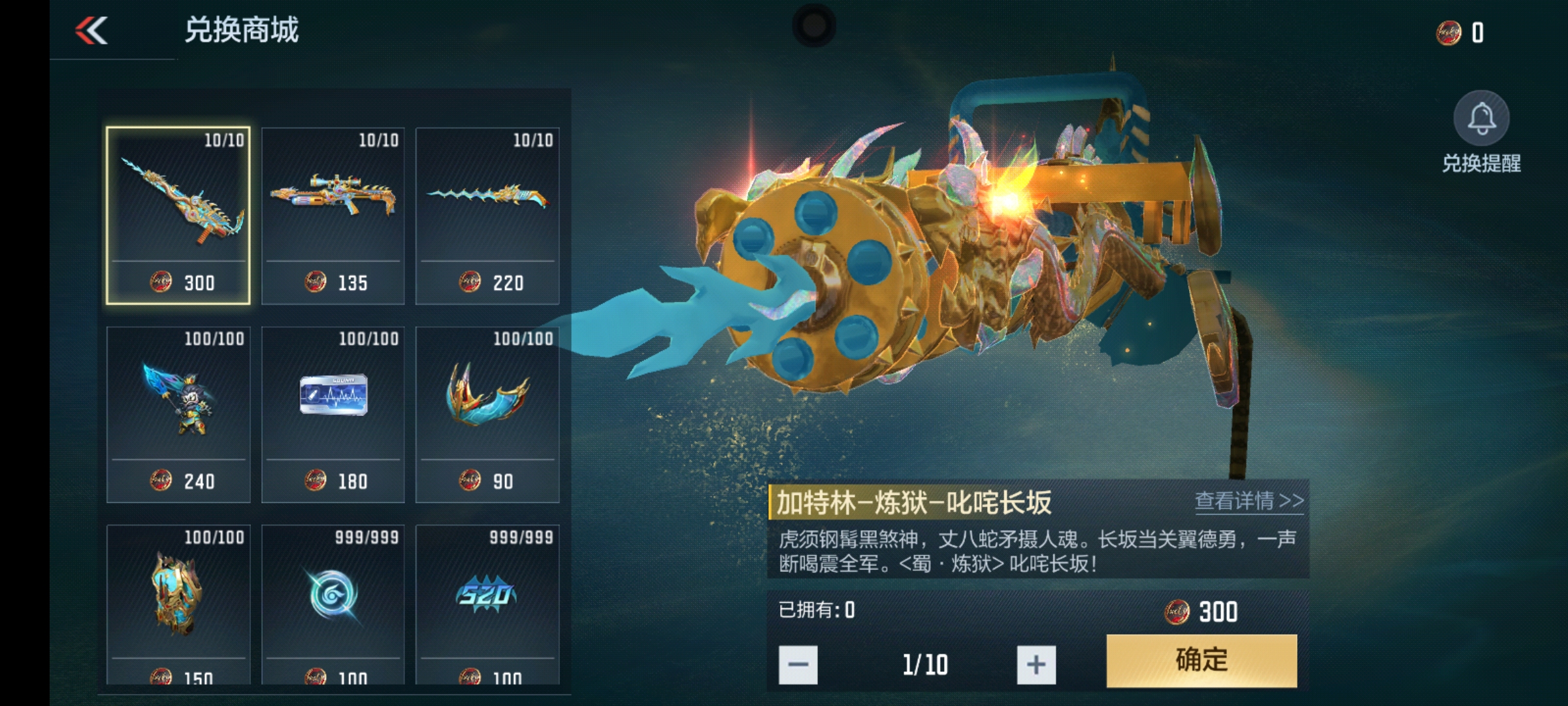Viewport: 1568px width, 706px height.
Task: Choose the heartbeat card priced 180
Action: click(x=333, y=414)
